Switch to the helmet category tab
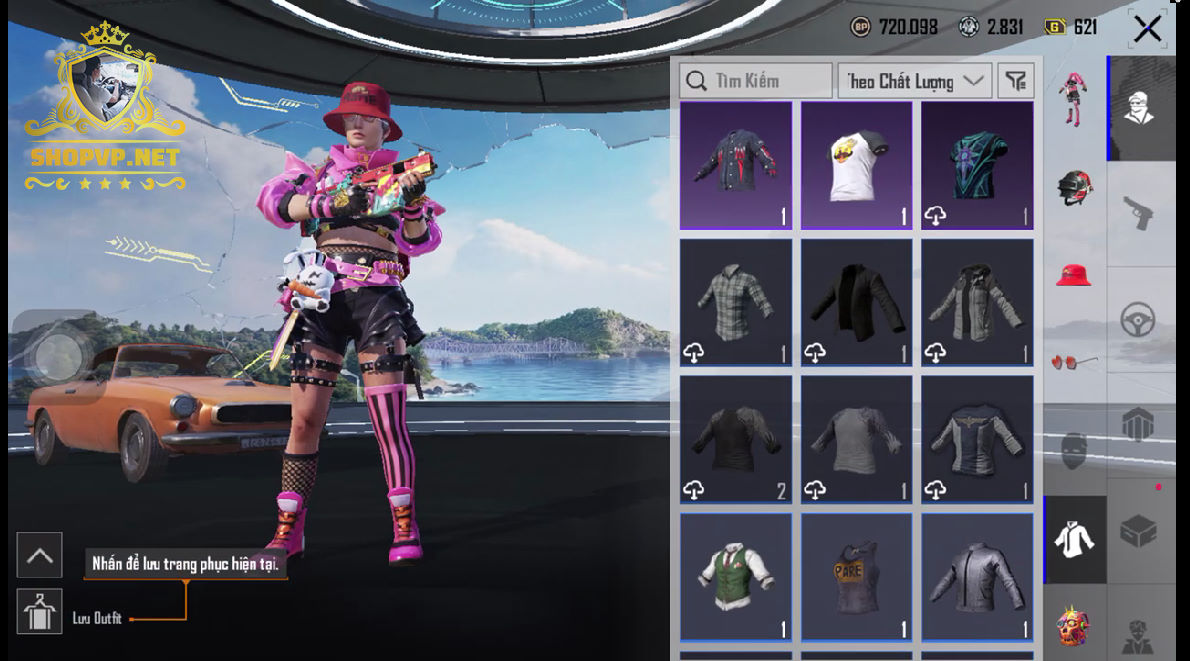This screenshot has height=661, width=1190. (x=1075, y=187)
